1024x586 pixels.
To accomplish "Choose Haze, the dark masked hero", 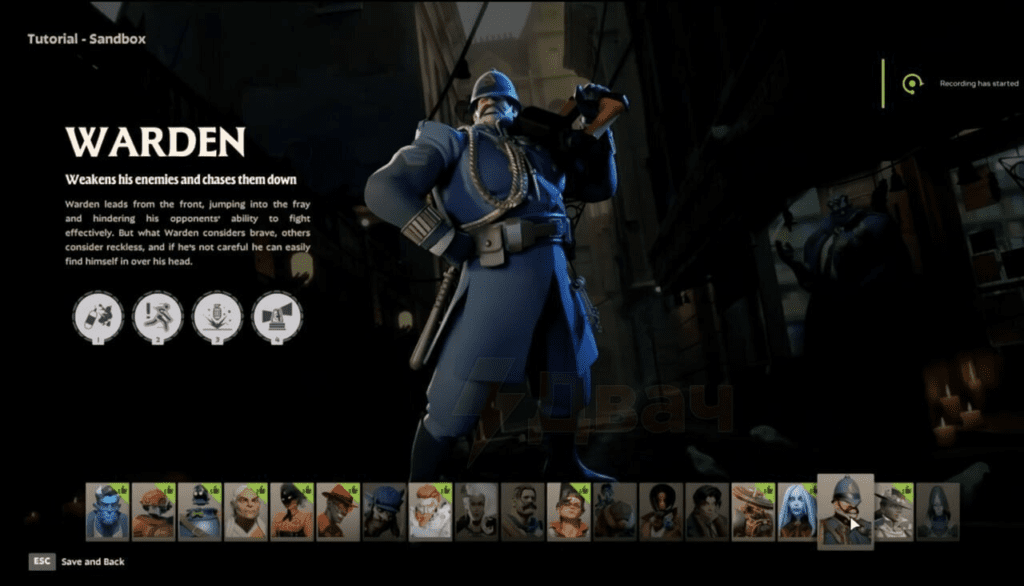I will point(291,511).
